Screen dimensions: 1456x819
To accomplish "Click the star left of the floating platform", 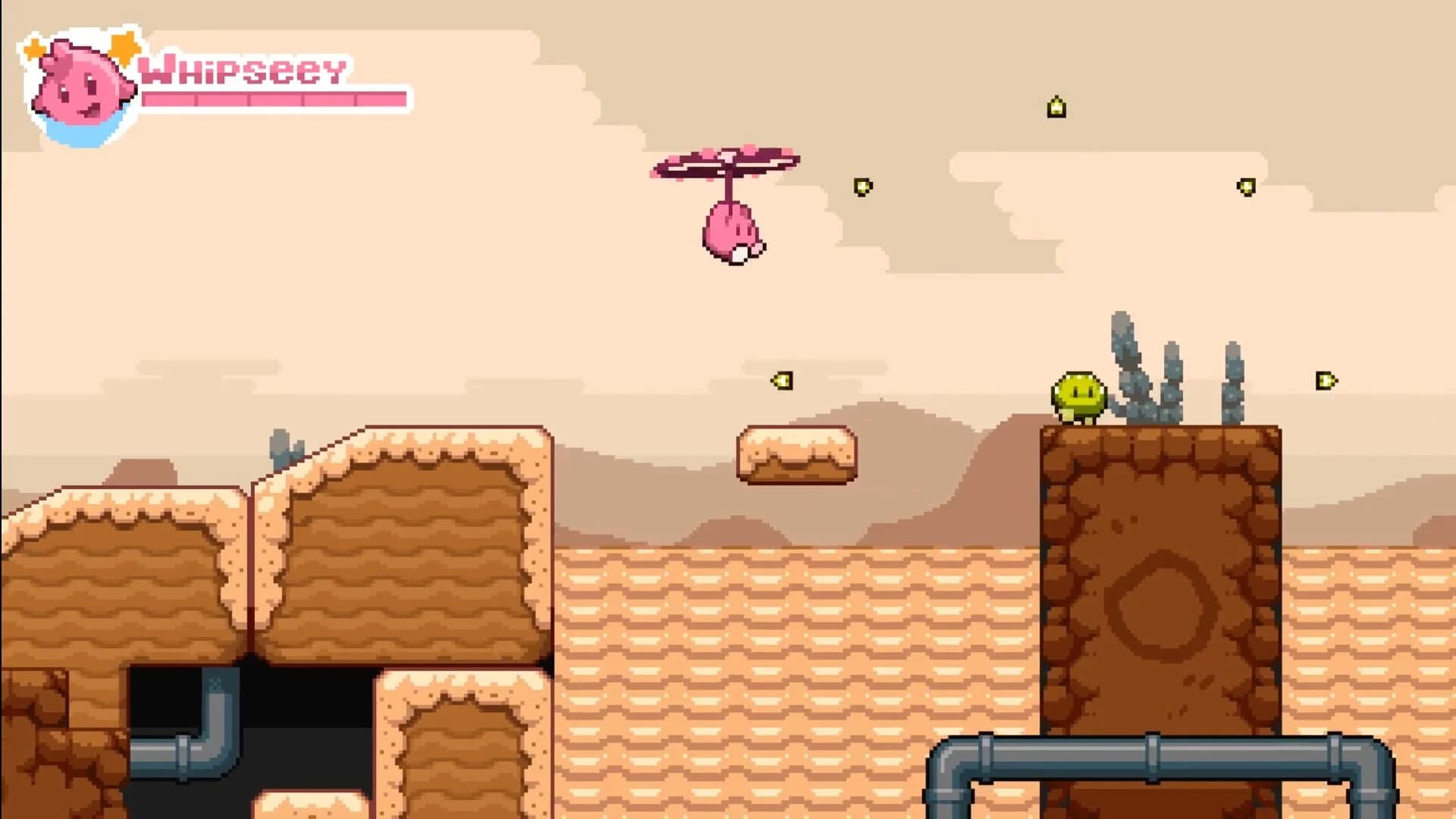I will pyautogui.click(x=783, y=381).
